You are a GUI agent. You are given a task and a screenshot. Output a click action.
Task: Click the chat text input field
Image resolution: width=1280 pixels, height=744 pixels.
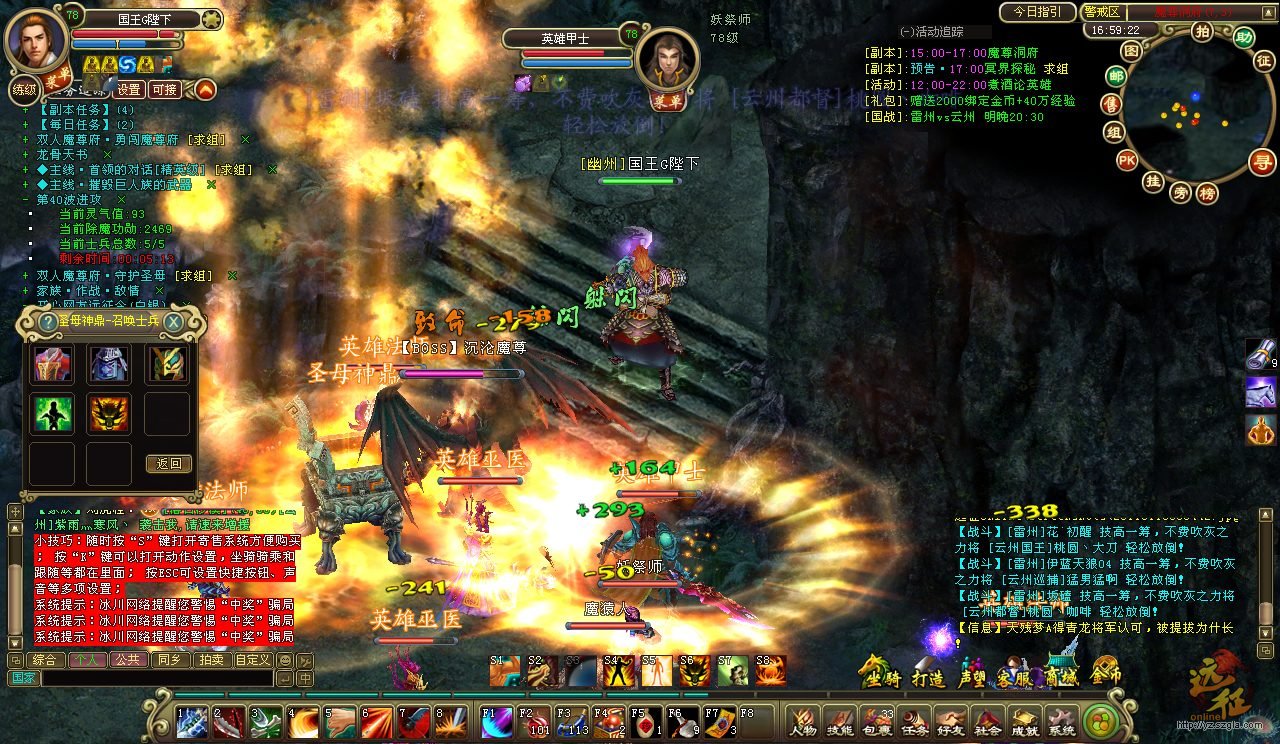(x=155, y=678)
